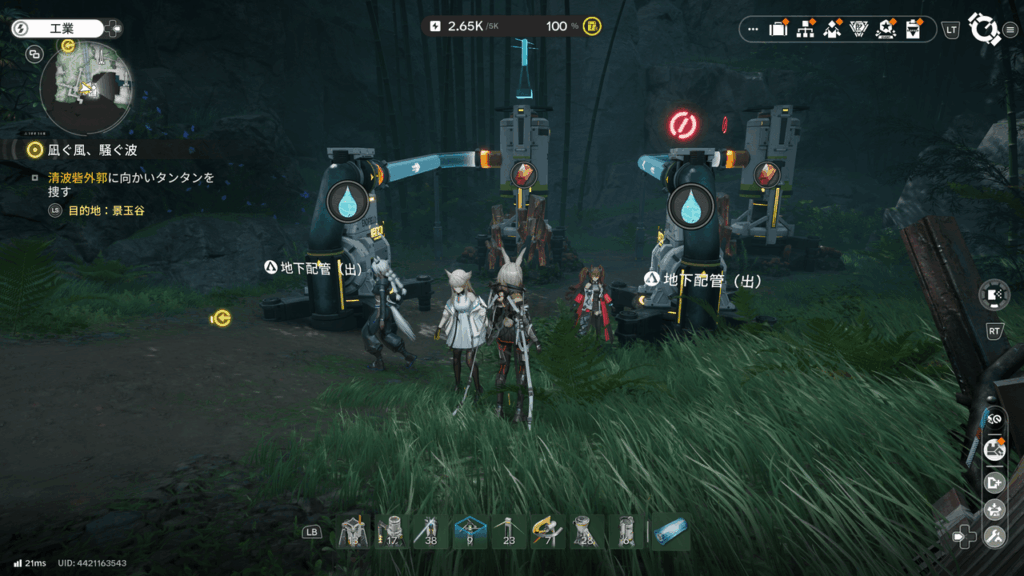Select the hotbar building with count 17
This screenshot has width=1024, height=576.
pos(392,532)
